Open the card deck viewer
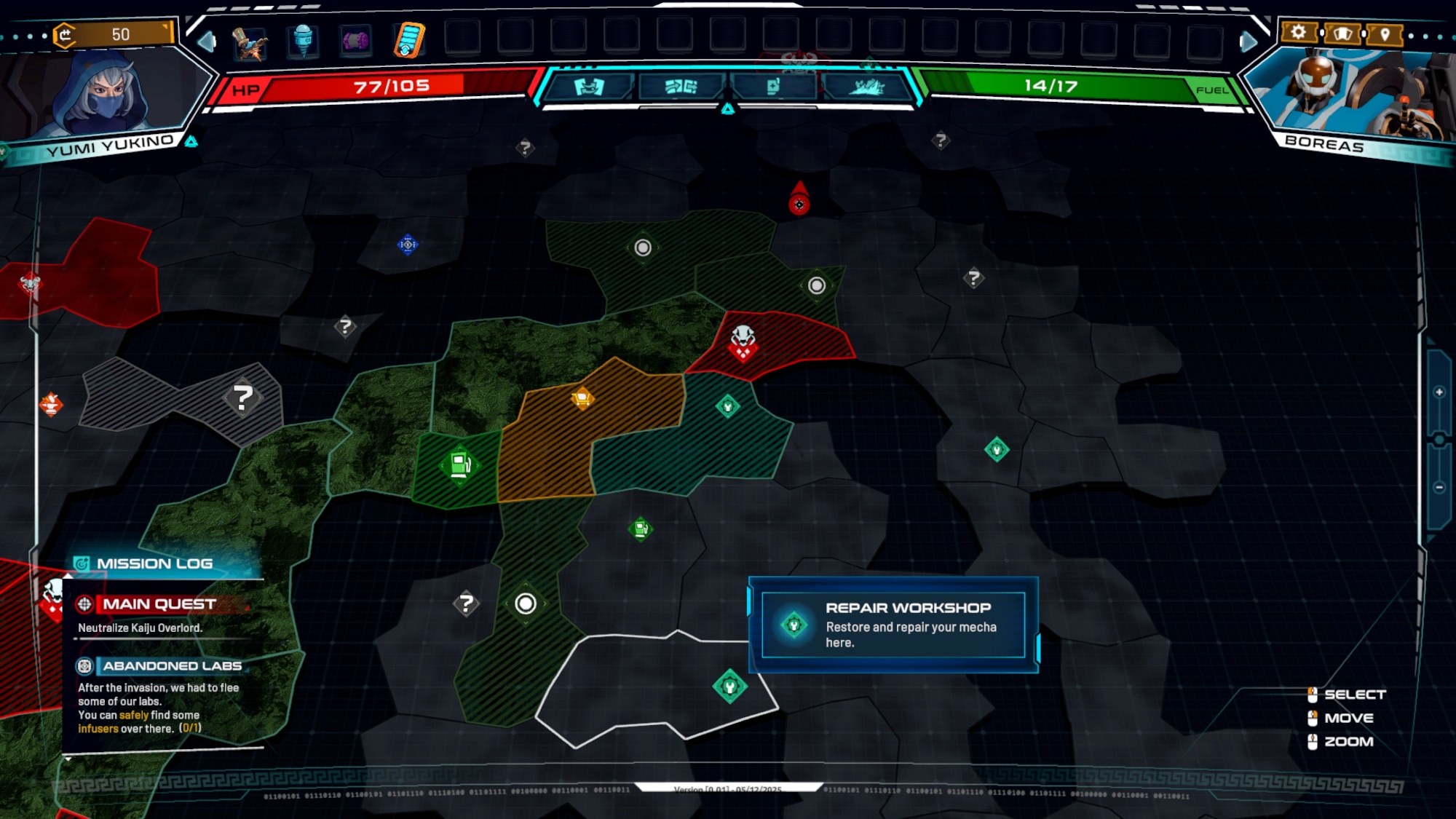This screenshot has height=819, width=1456. (1342, 33)
